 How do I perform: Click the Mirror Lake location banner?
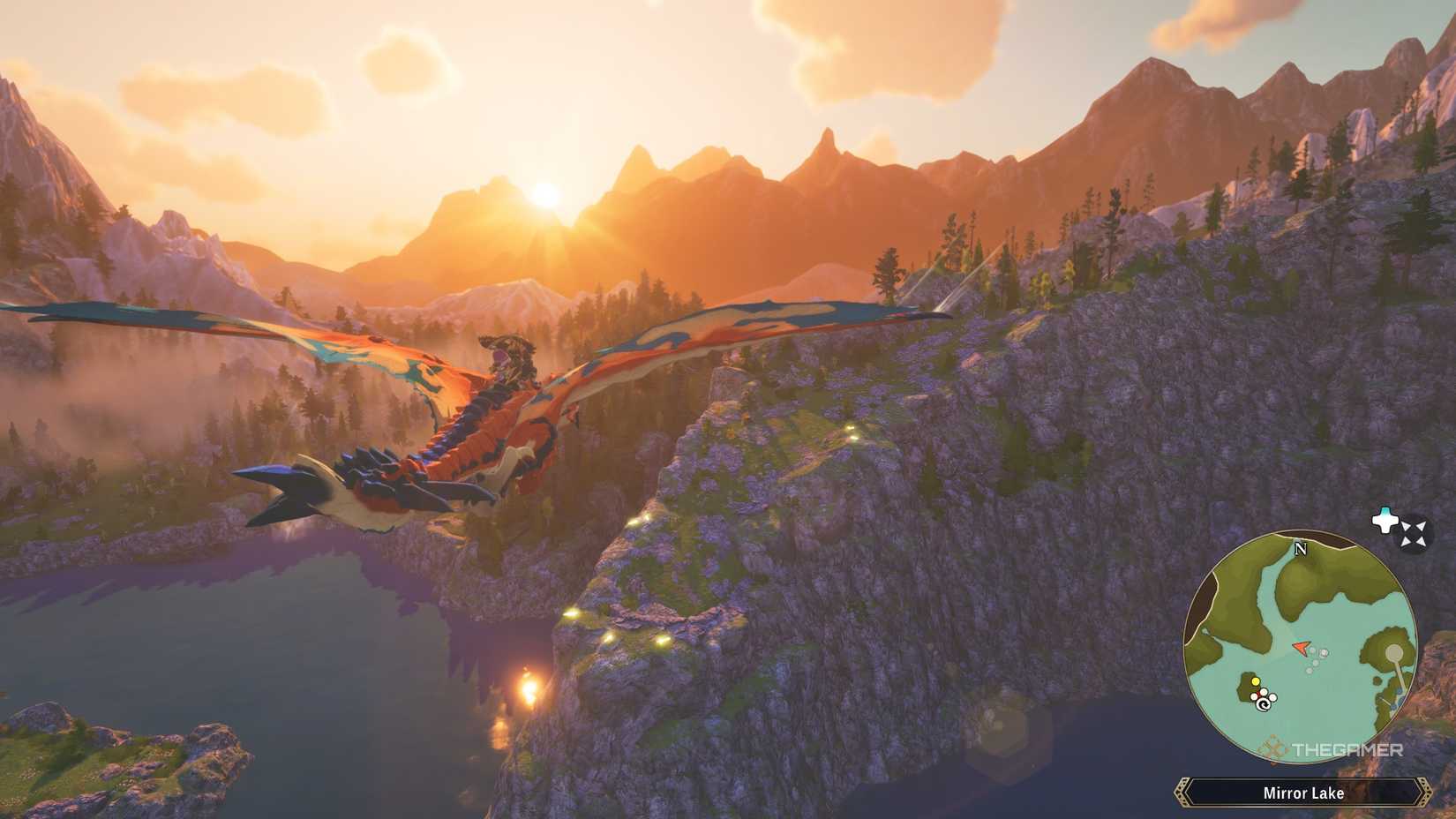coord(1303,793)
